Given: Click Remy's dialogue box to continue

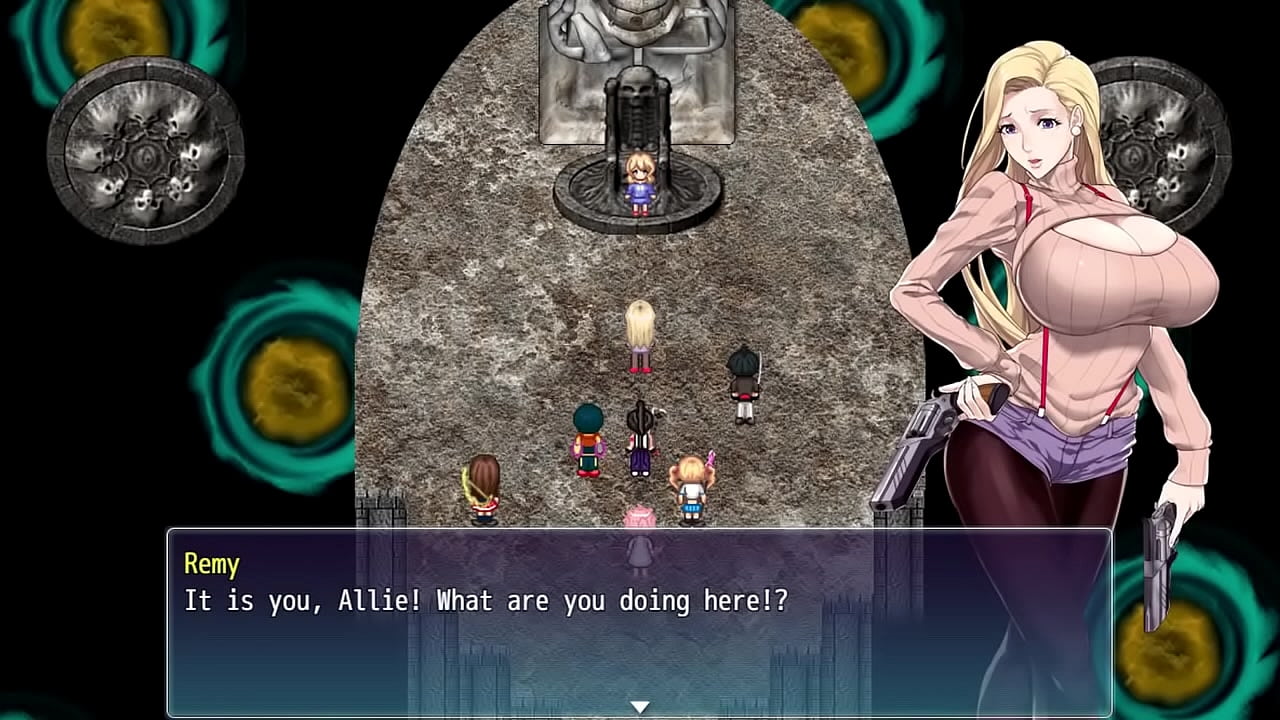Looking at the screenshot, I should [639, 622].
